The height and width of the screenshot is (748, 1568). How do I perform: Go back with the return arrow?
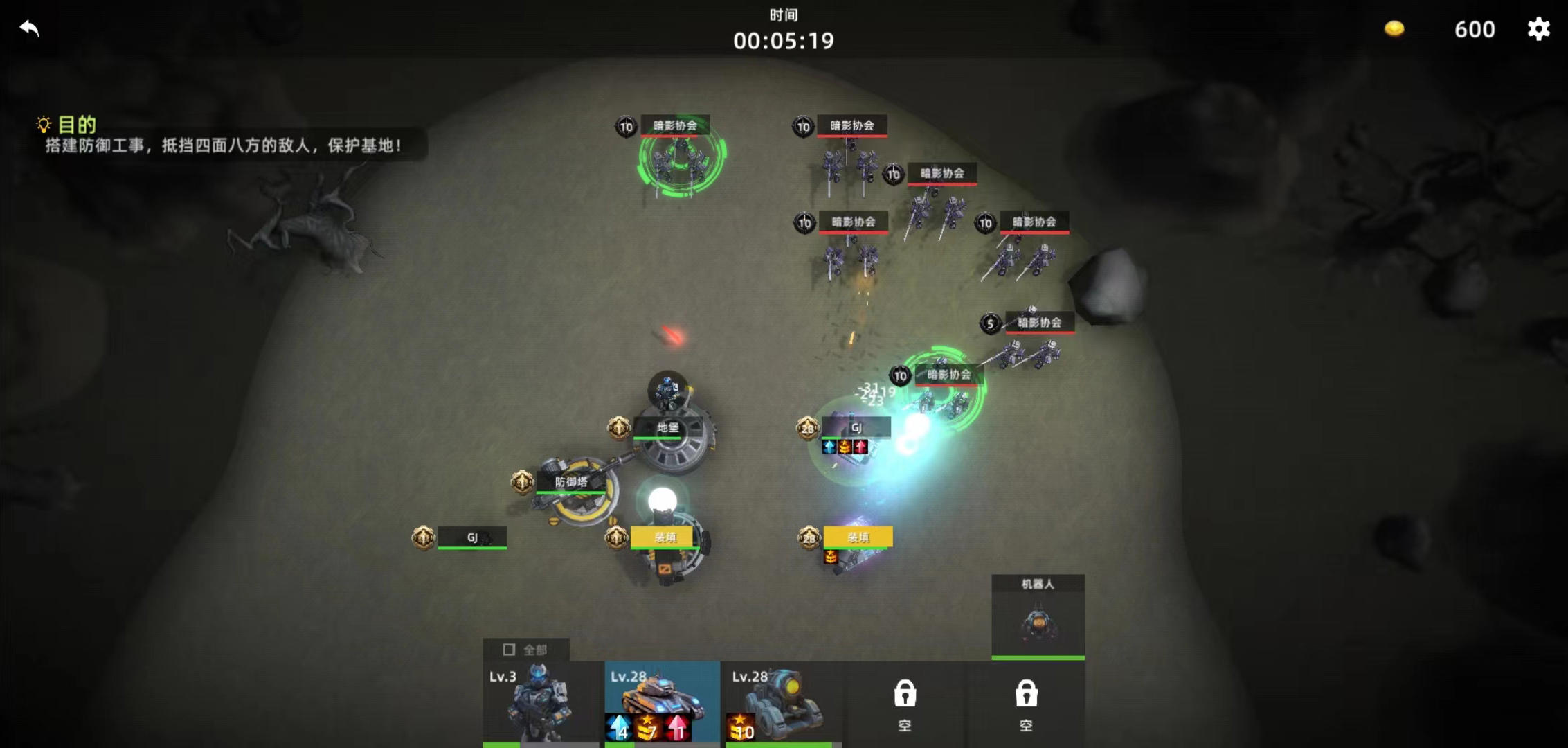[x=29, y=28]
